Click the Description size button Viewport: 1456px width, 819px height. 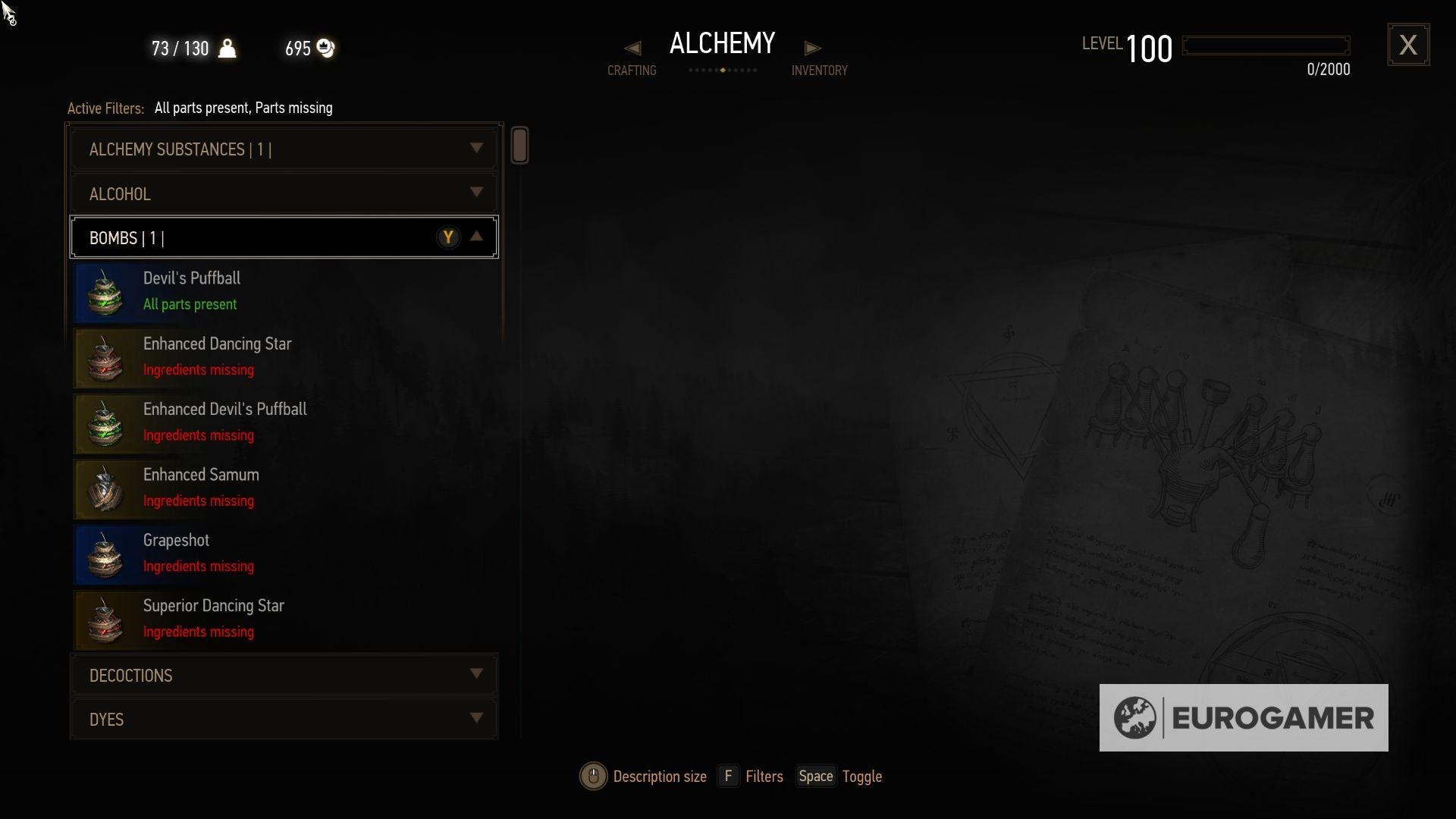click(594, 776)
